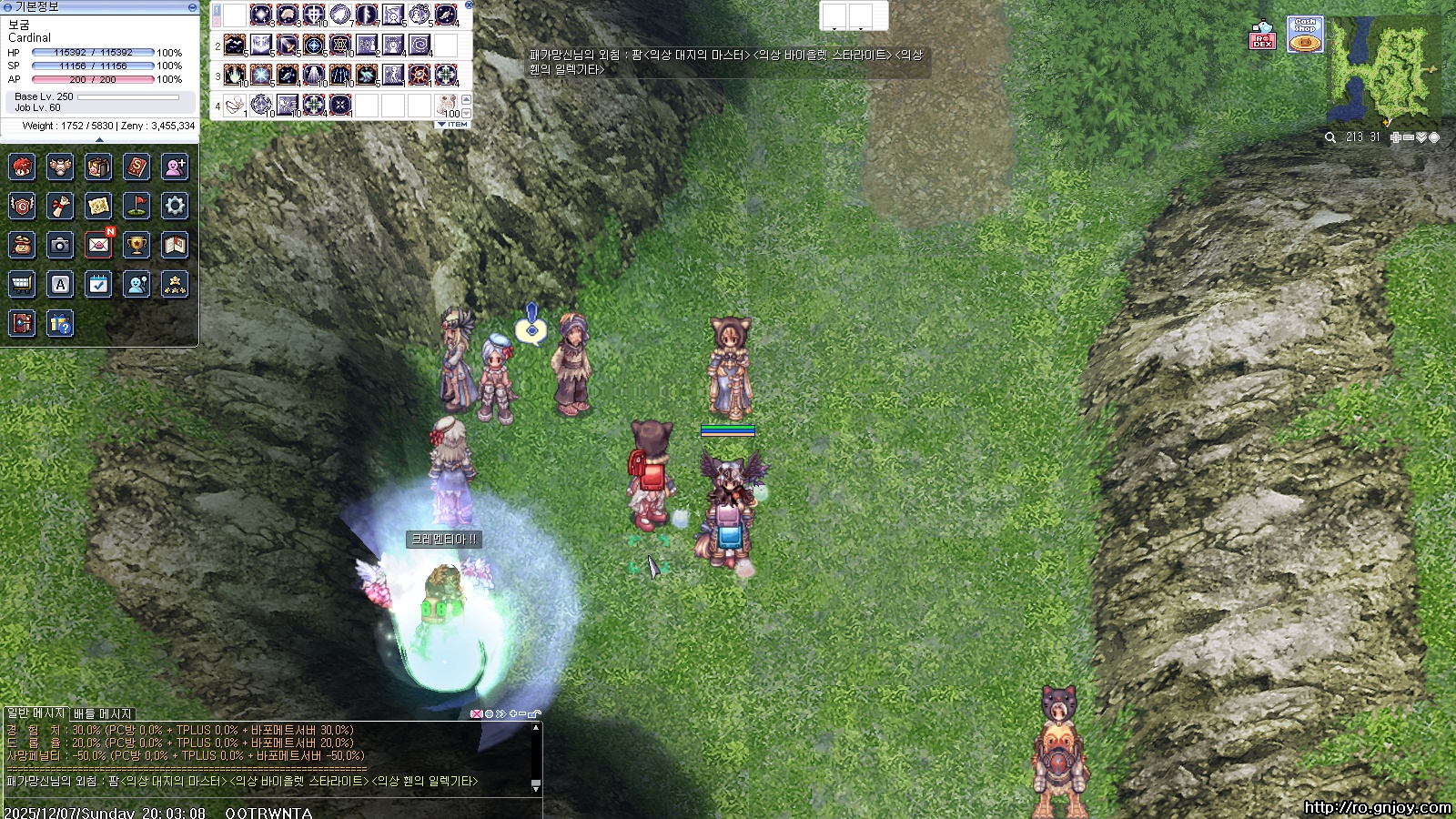This screenshot has width=1456, height=819.
Task: Open the new mail envelope icon
Action: click(x=98, y=245)
